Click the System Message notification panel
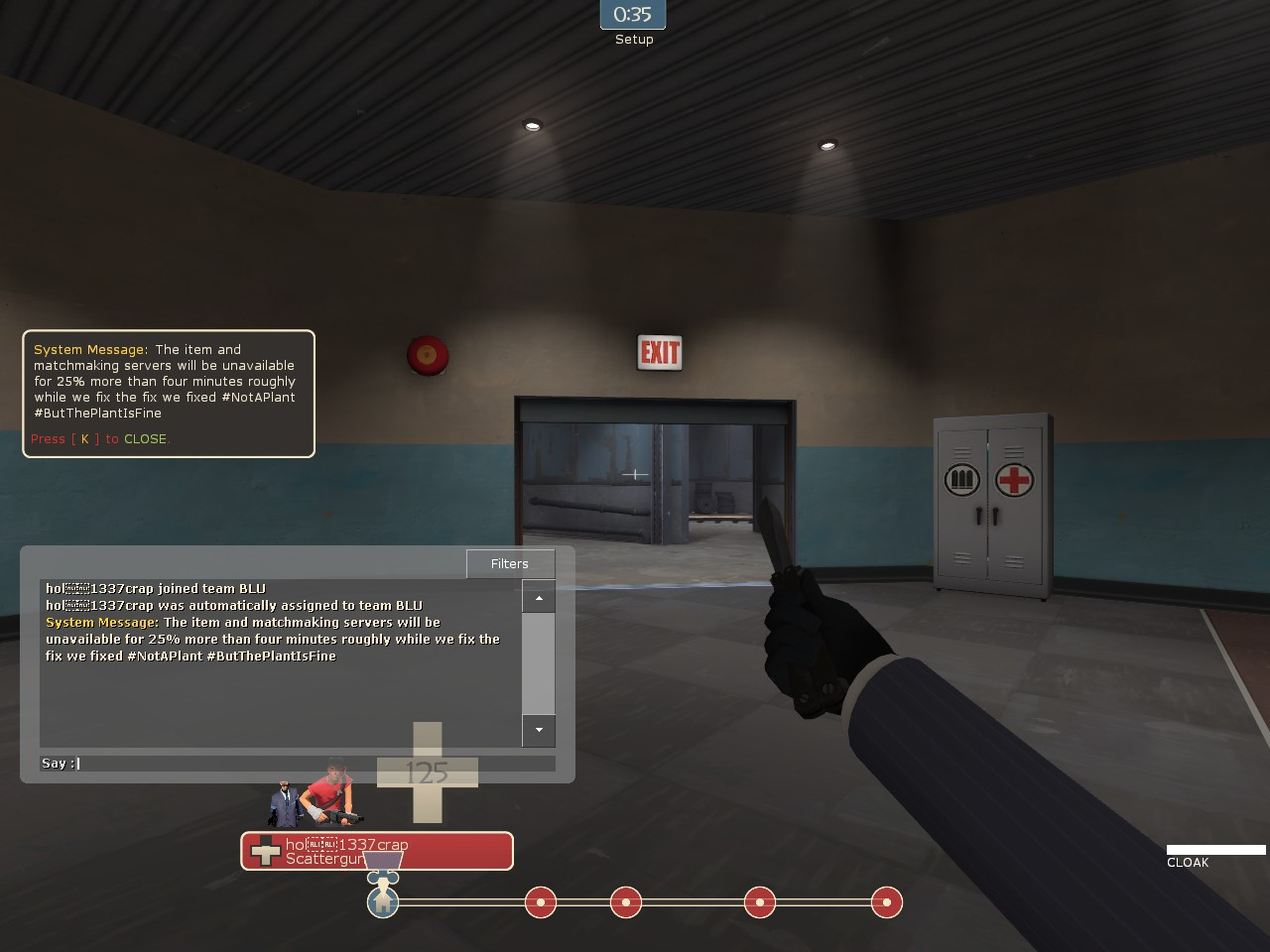Viewport: 1270px width, 952px height. click(x=169, y=393)
